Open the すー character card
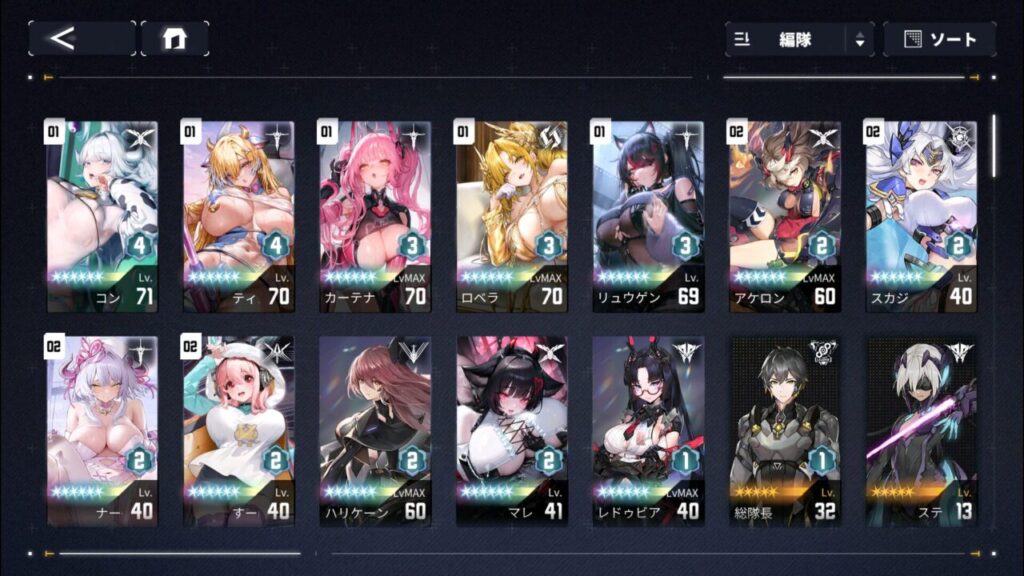Screen dimensions: 1024x576 (x=238, y=431)
